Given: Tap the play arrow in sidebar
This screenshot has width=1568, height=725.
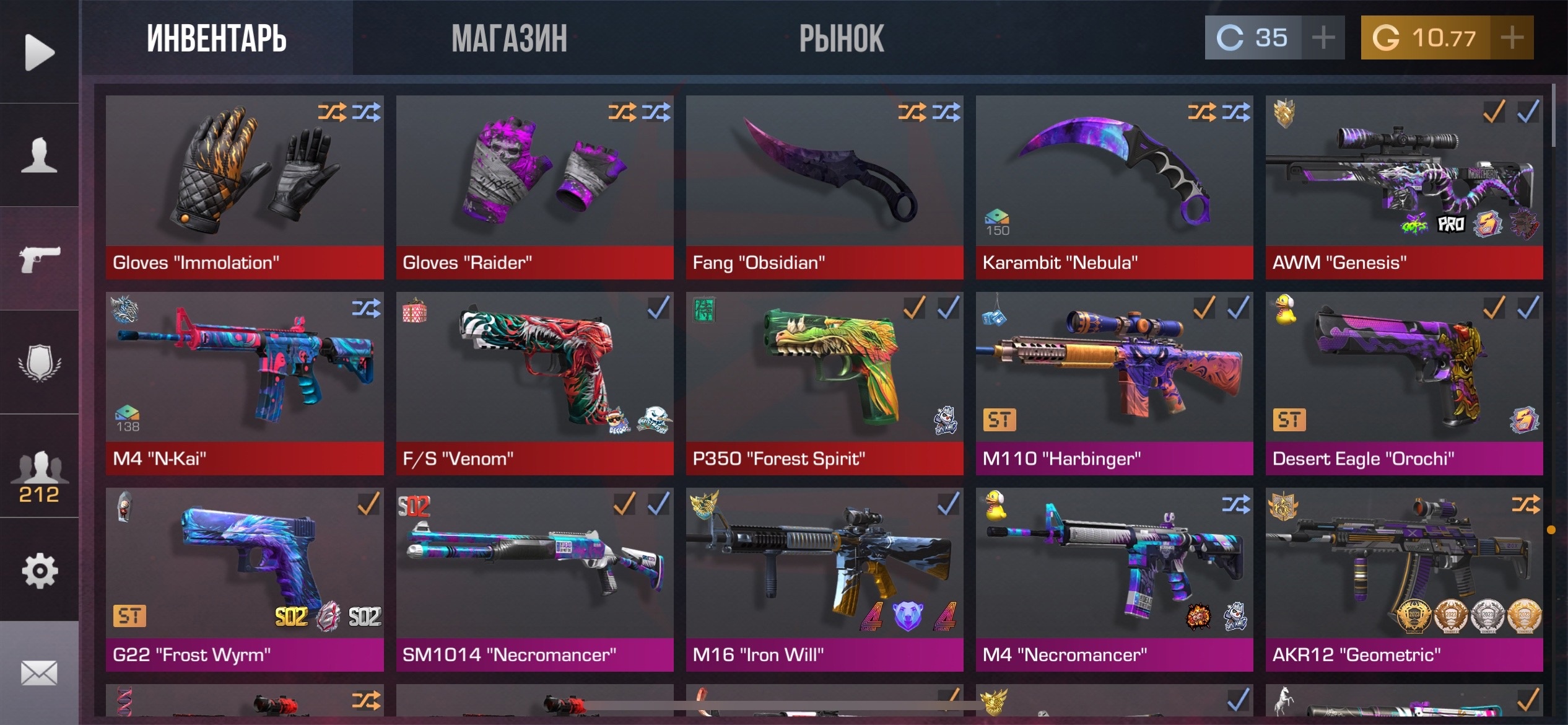Looking at the screenshot, I should [x=39, y=52].
